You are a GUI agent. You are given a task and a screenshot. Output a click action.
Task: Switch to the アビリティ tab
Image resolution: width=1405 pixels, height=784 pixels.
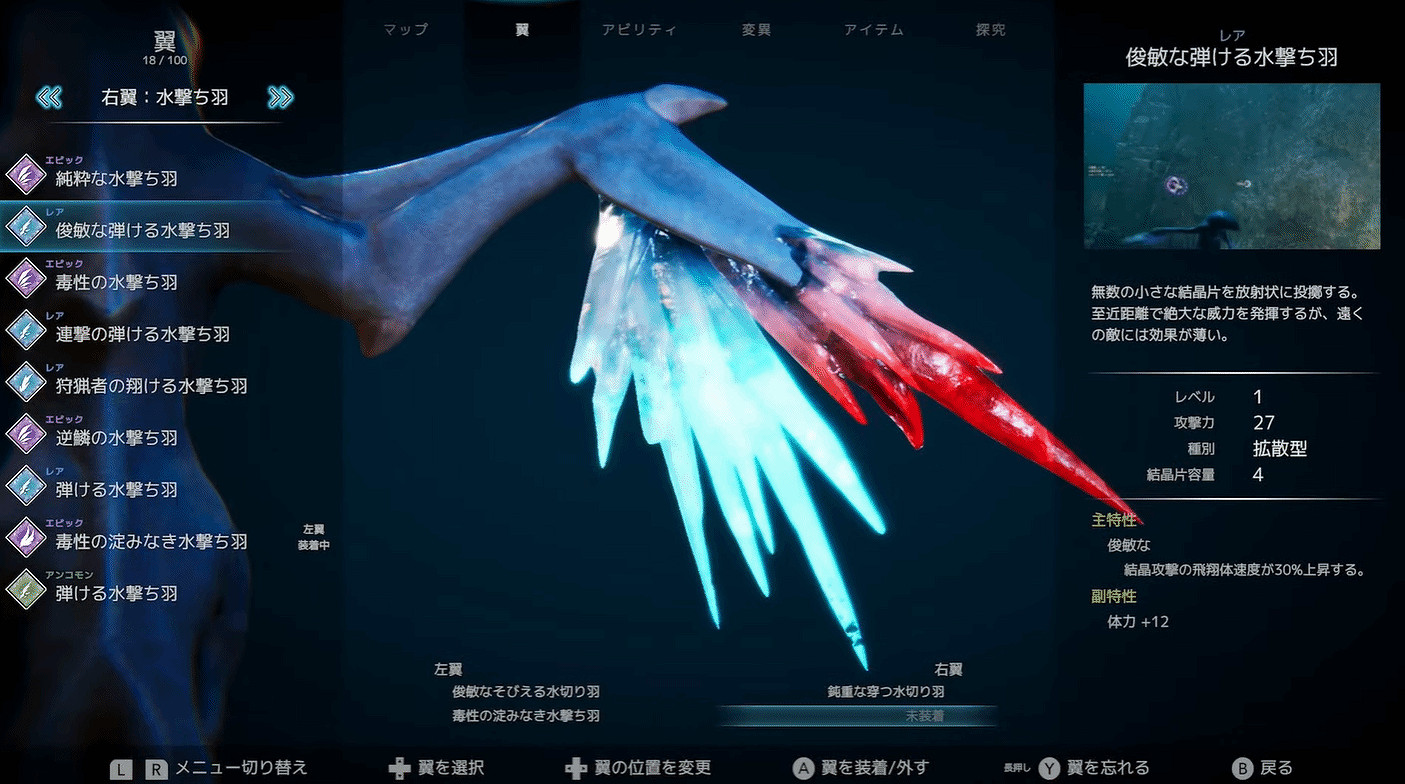point(640,29)
